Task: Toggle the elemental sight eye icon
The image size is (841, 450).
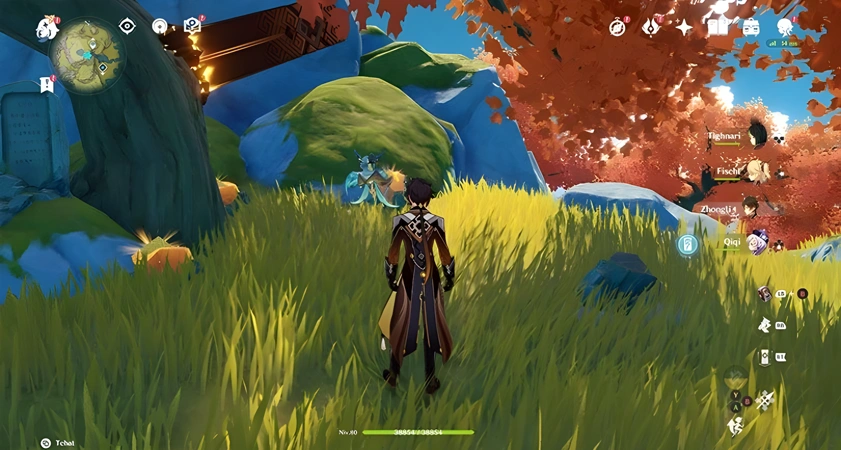Action: click(127, 26)
